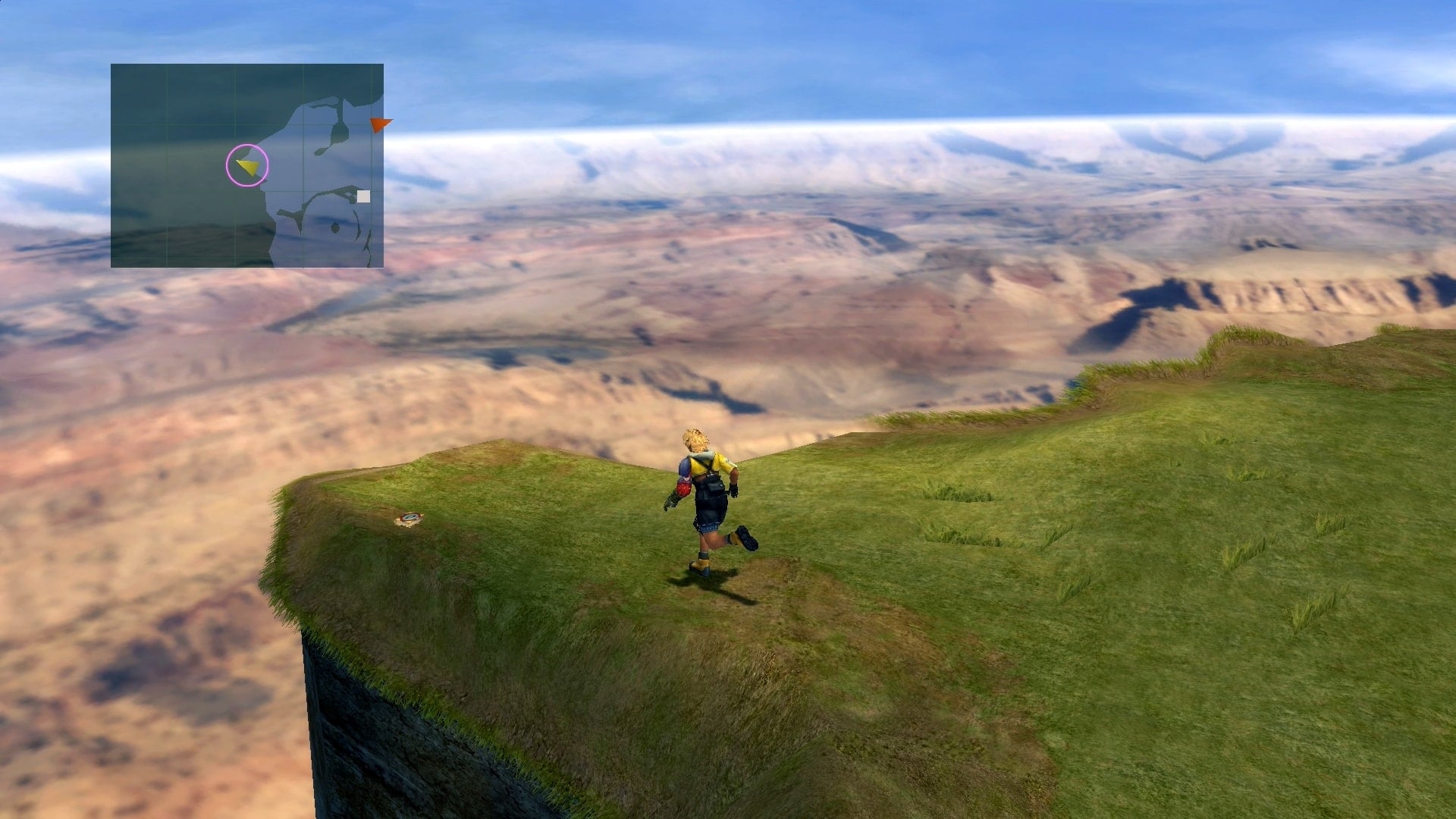The height and width of the screenshot is (819, 1456).
Task: Click the round sphere object on the grass
Action: (x=408, y=517)
